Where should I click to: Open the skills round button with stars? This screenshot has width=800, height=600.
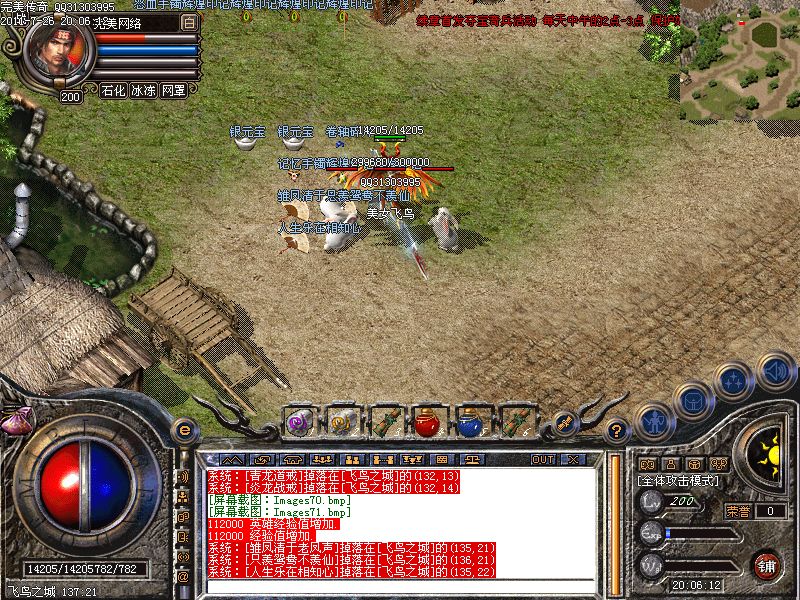(x=734, y=380)
